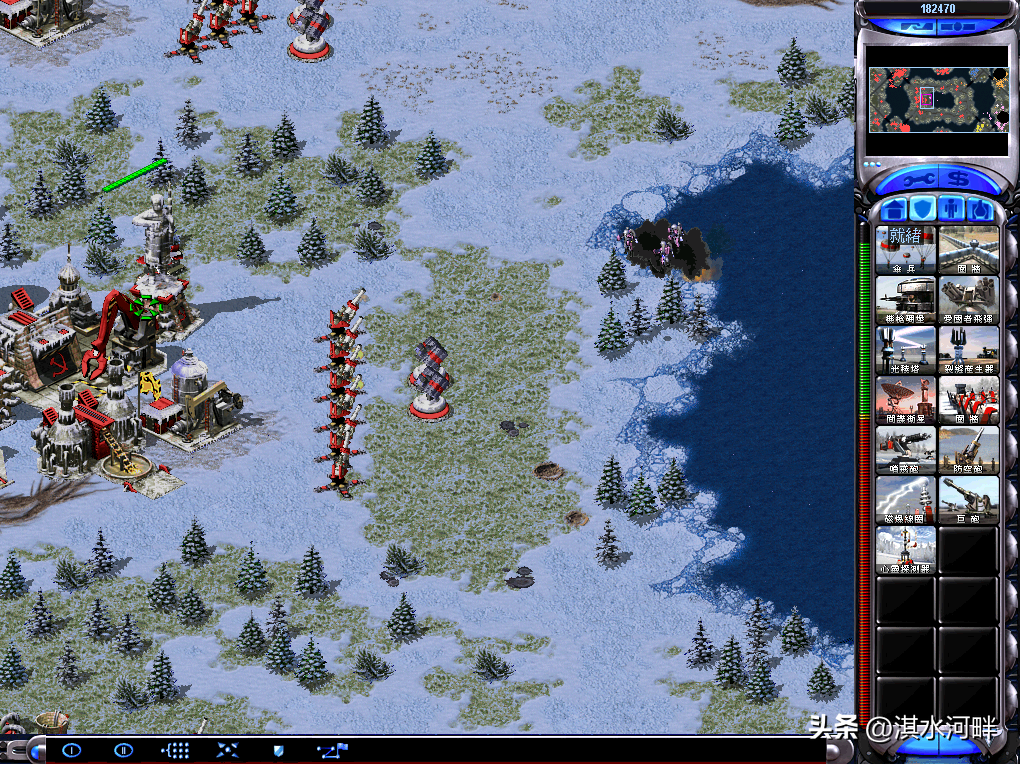Image resolution: width=1020 pixels, height=764 pixels.
Task: Build the Prism Tower
Action: 906,350
